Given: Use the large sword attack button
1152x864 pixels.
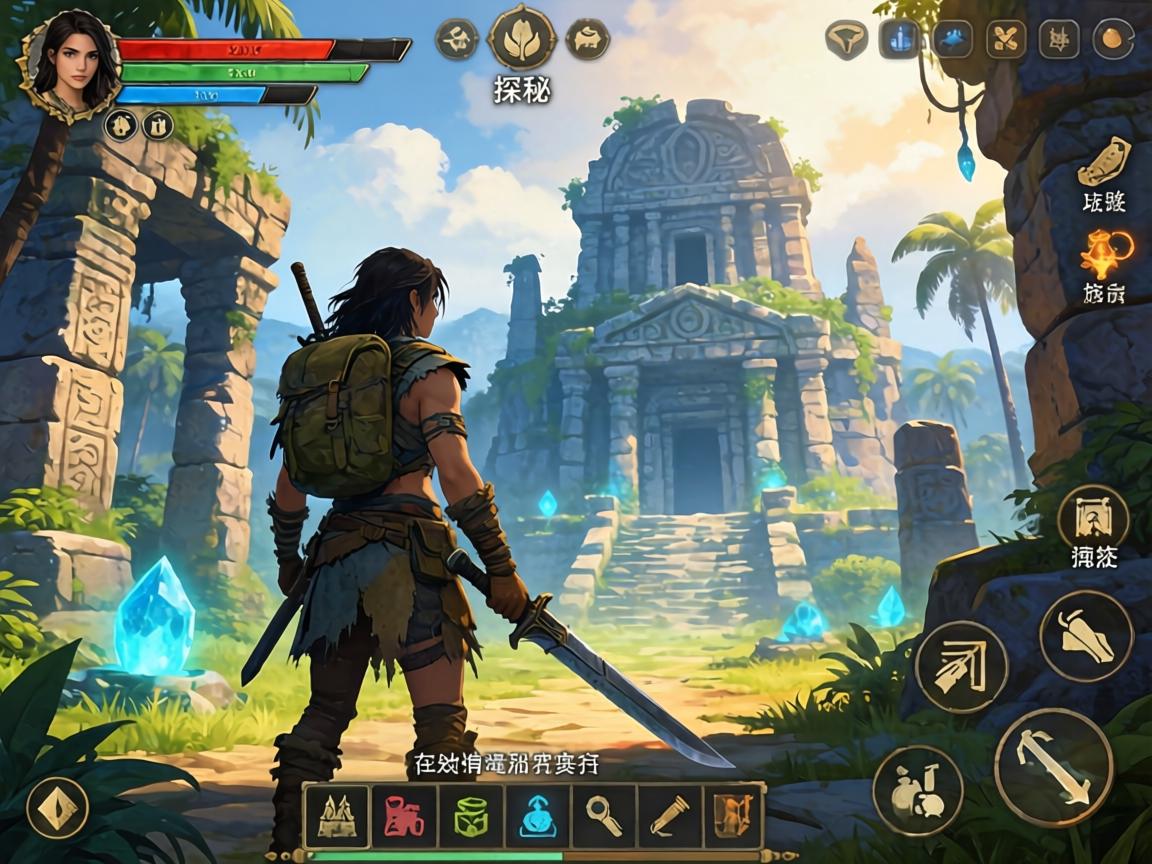Looking at the screenshot, I should (x=1053, y=768).
